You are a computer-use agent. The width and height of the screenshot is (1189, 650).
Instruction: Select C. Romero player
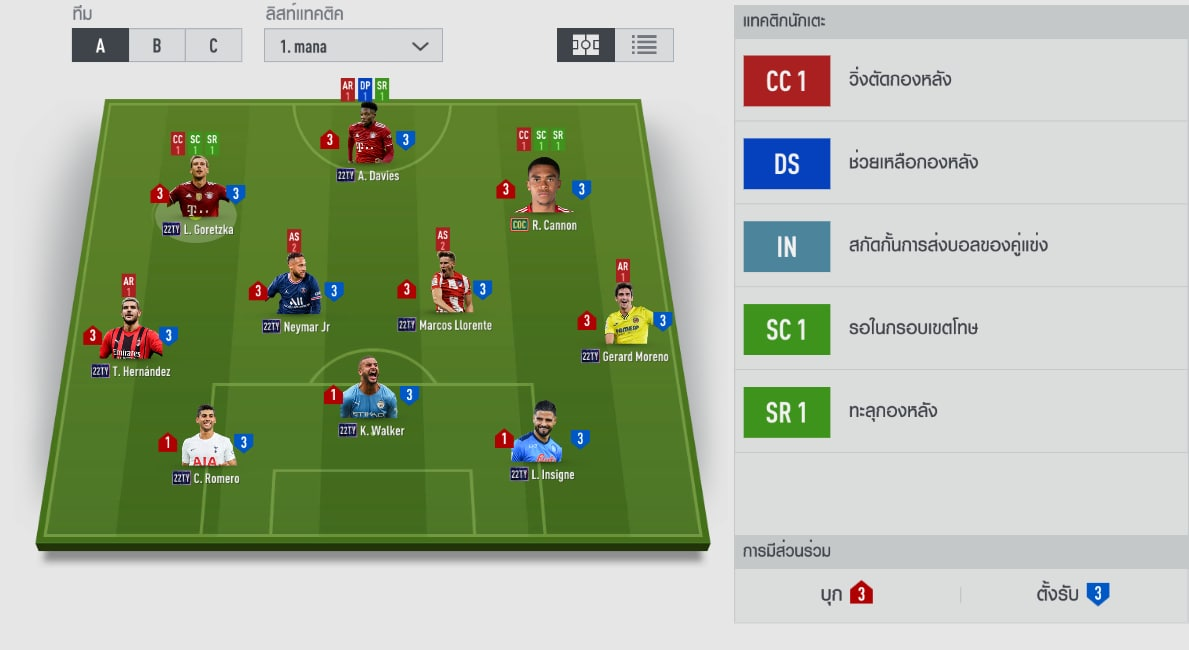pyautogui.click(x=208, y=447)
